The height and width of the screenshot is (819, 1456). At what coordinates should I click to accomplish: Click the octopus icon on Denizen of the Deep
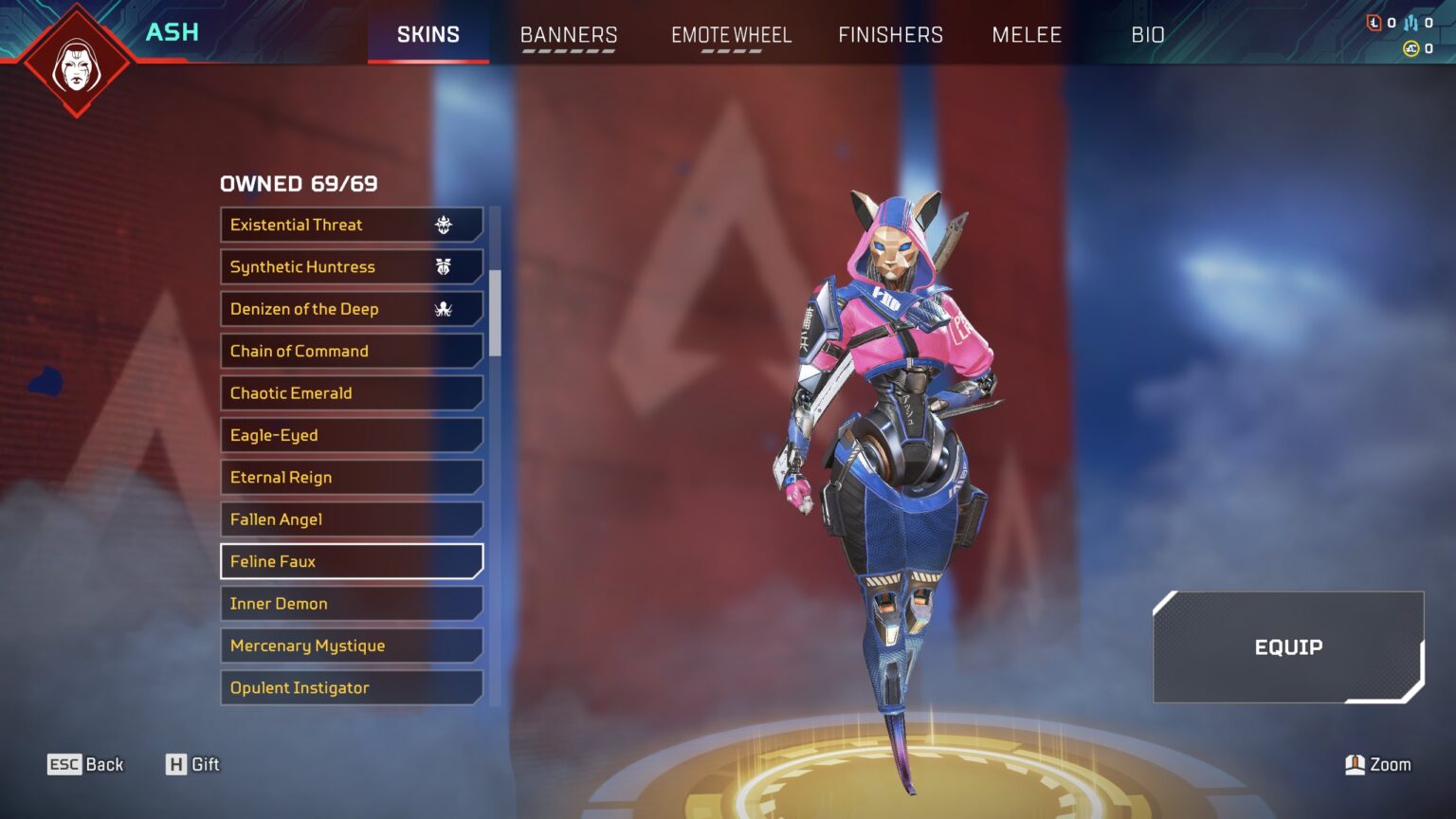click(x=444, y=308)
